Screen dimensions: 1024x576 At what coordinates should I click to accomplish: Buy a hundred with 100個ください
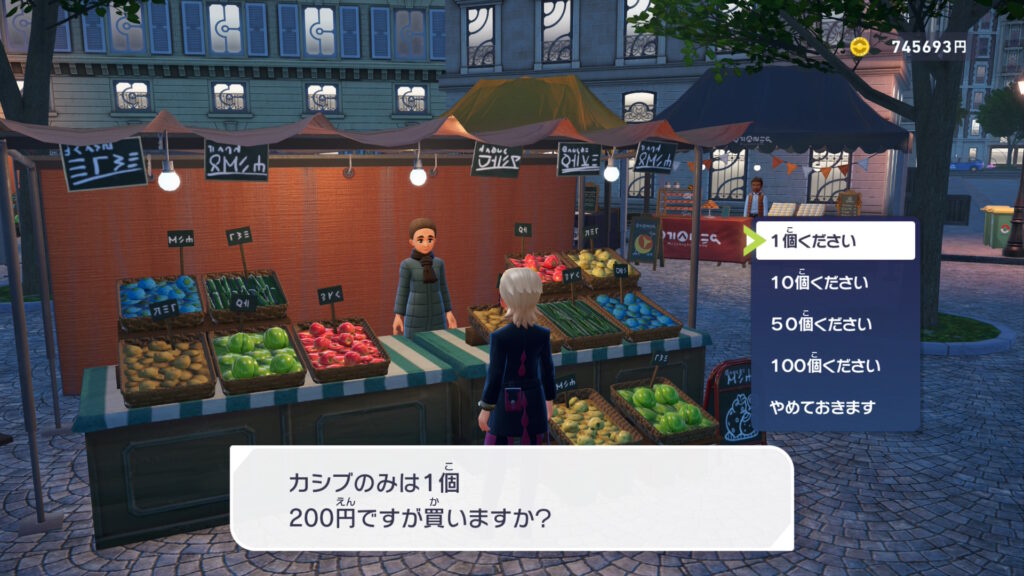[x=835, y=366]
